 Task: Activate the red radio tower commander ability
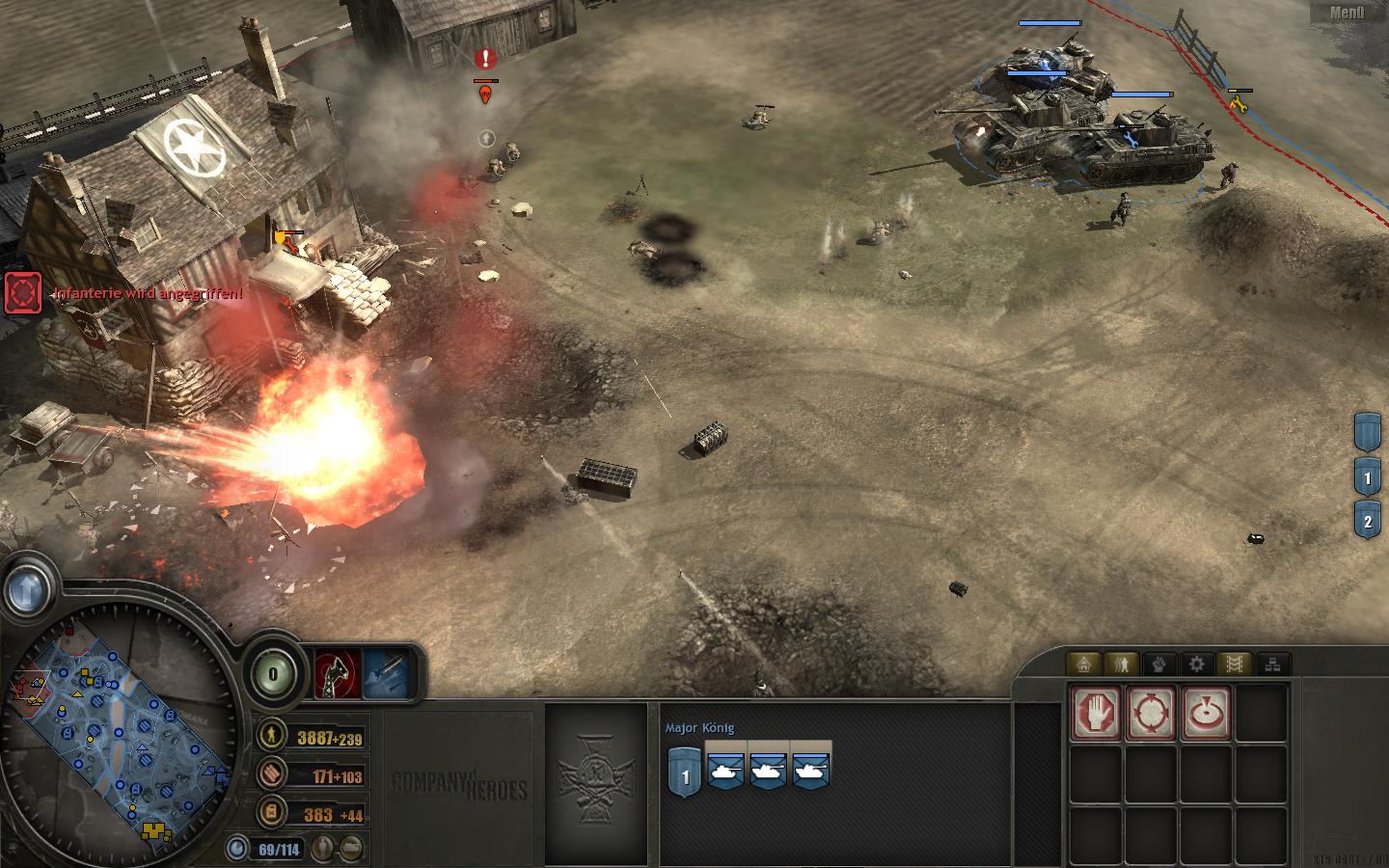(x=338, y=674)
